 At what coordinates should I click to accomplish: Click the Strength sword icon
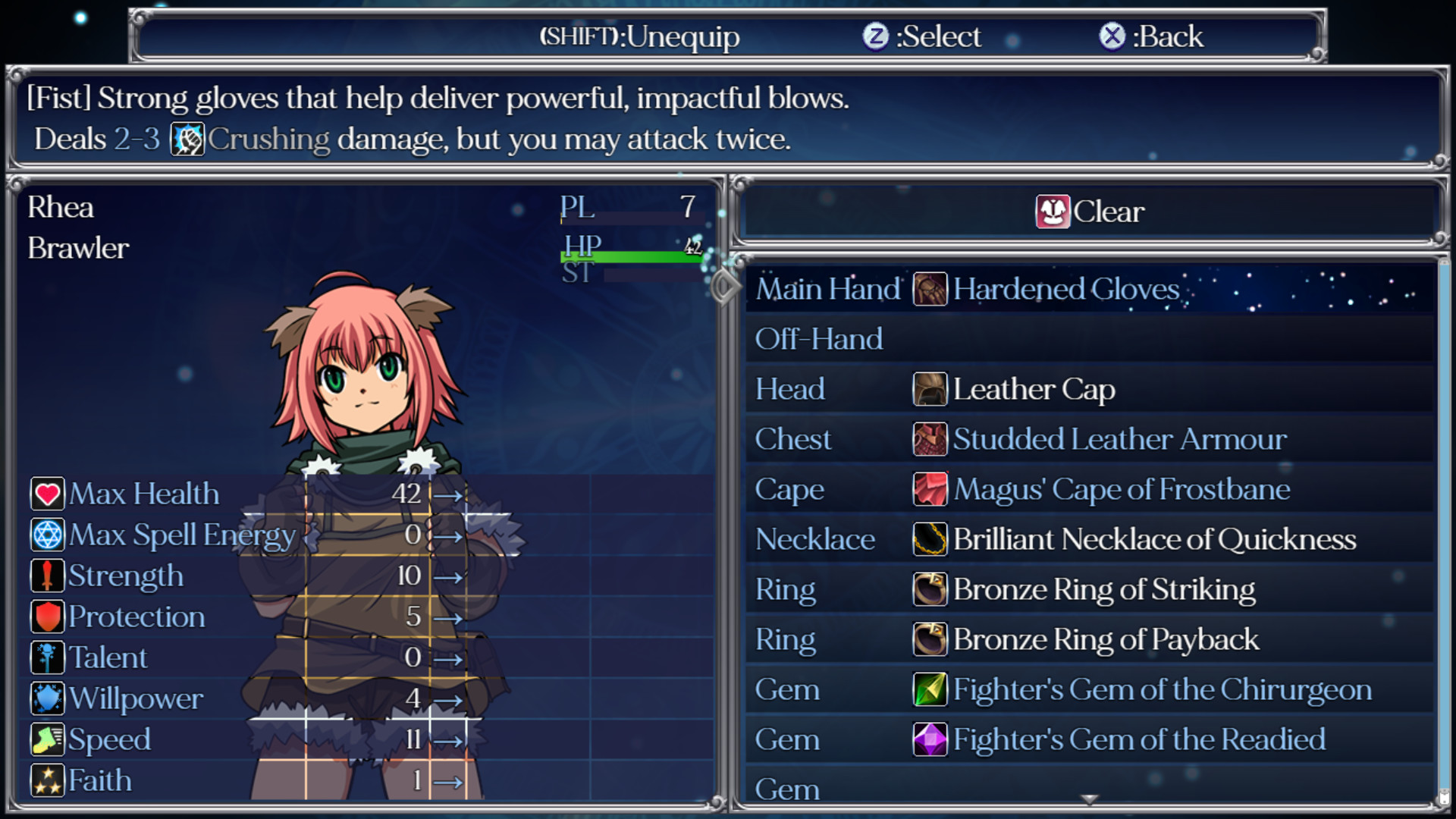pyautogui.click(x=46, y=576)
